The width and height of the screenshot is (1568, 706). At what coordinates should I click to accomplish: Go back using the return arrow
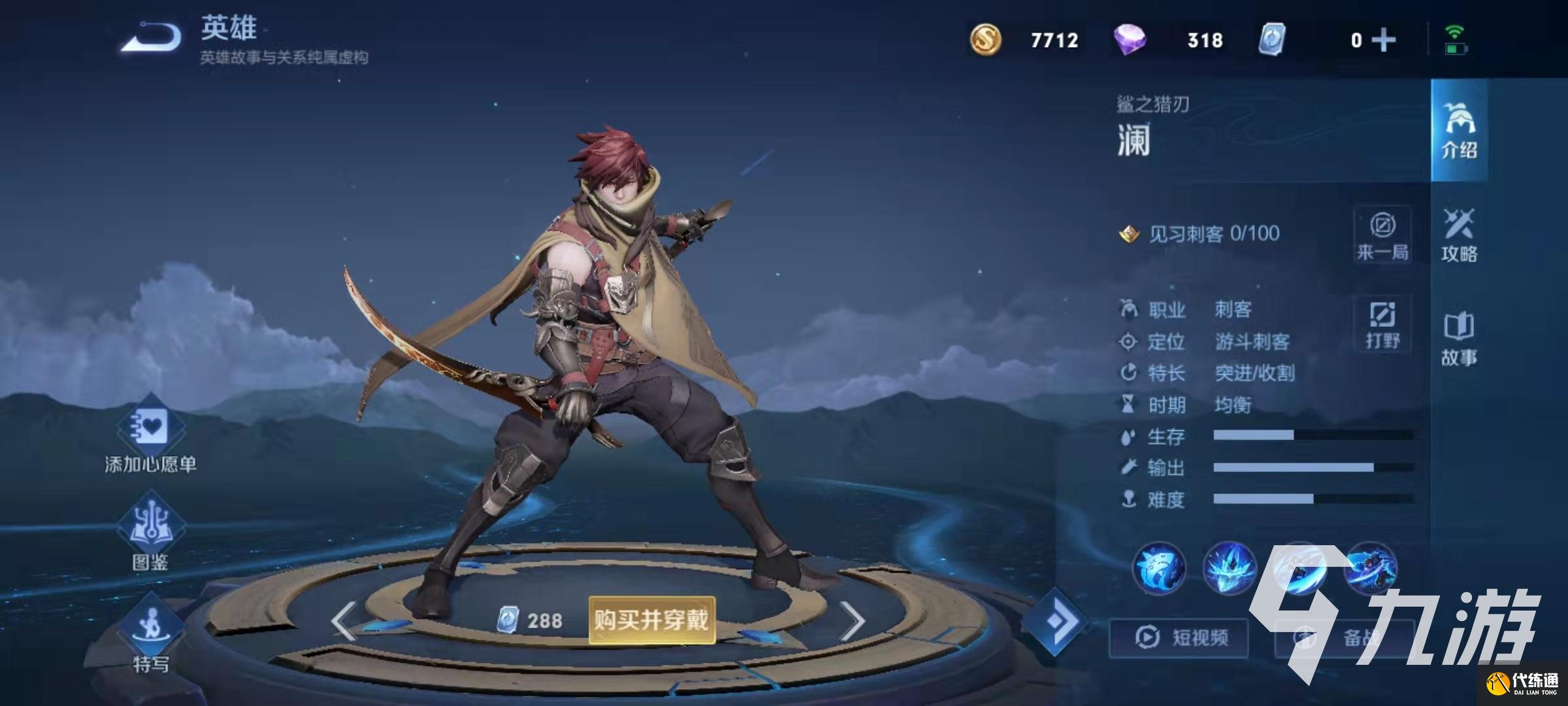[x=152, y=38]
